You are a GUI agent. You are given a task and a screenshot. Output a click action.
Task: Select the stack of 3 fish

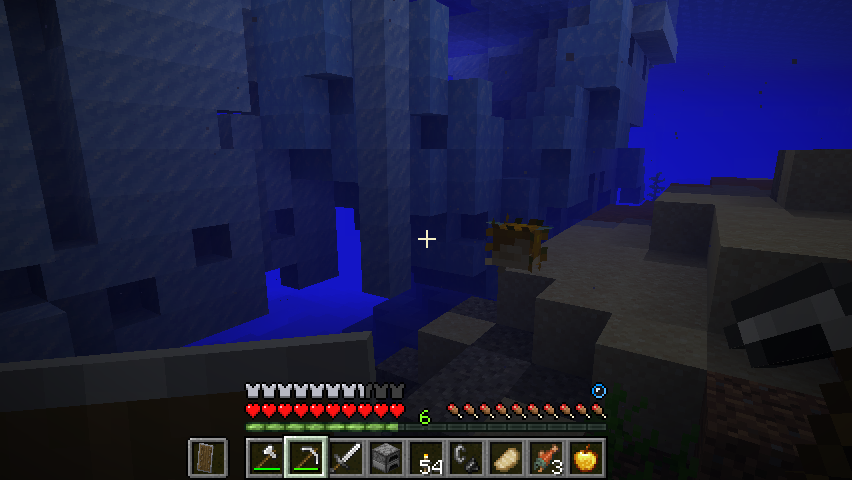tap(546, 458)
